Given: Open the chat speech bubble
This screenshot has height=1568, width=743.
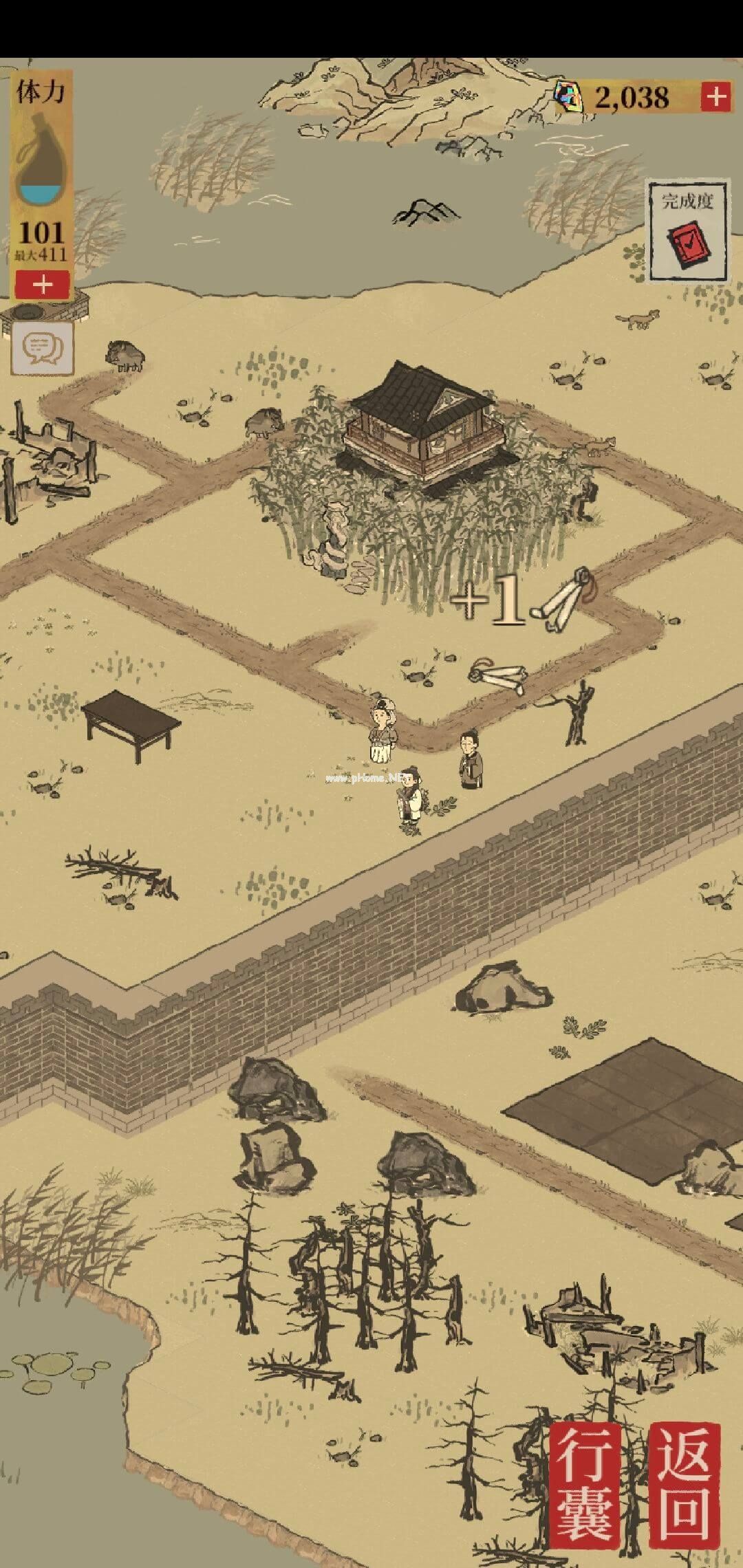Looking at the screenshot, I should tap(42, 347).
